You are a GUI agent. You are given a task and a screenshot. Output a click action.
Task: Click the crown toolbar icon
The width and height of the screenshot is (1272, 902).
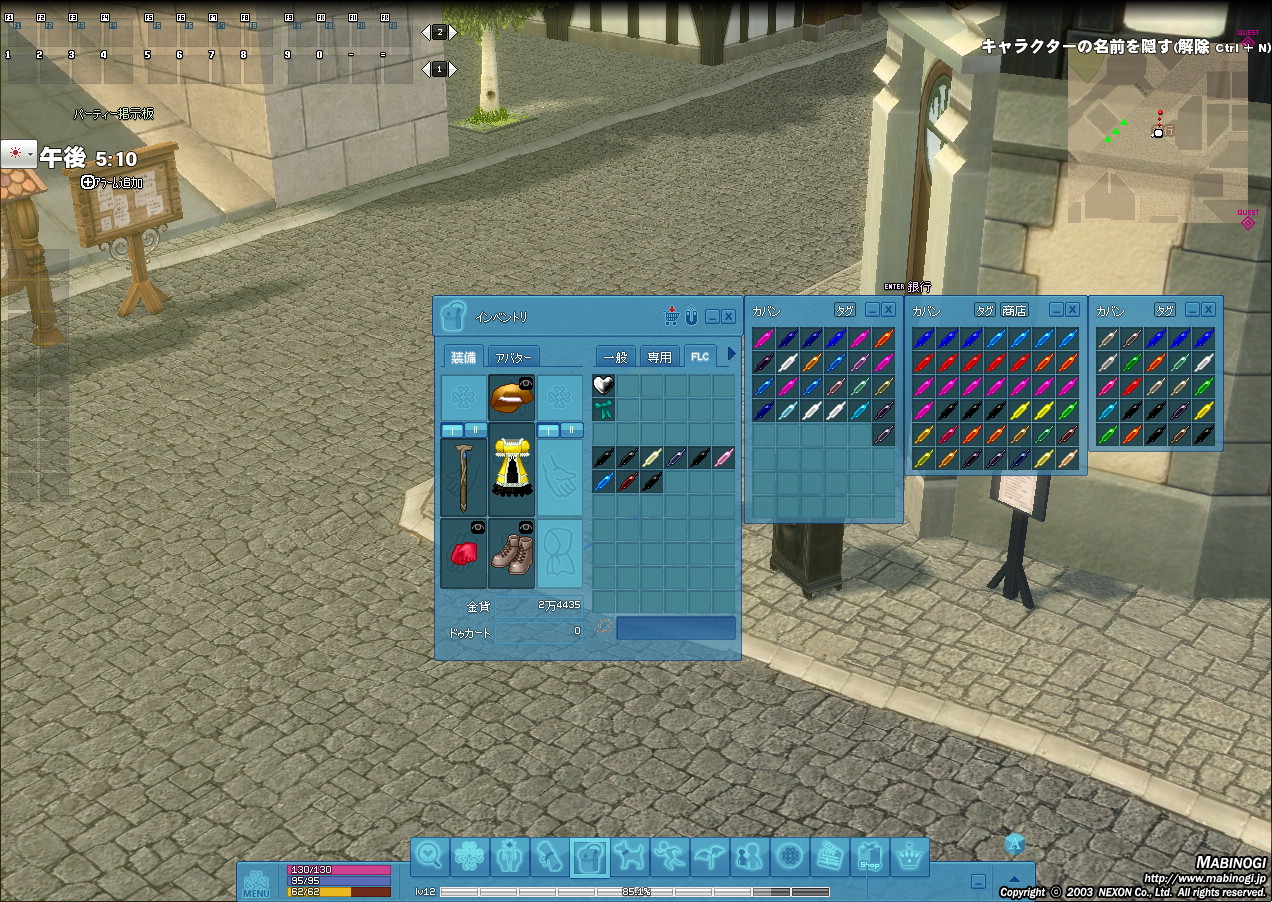pyautogui.click(x=910, y=857)
